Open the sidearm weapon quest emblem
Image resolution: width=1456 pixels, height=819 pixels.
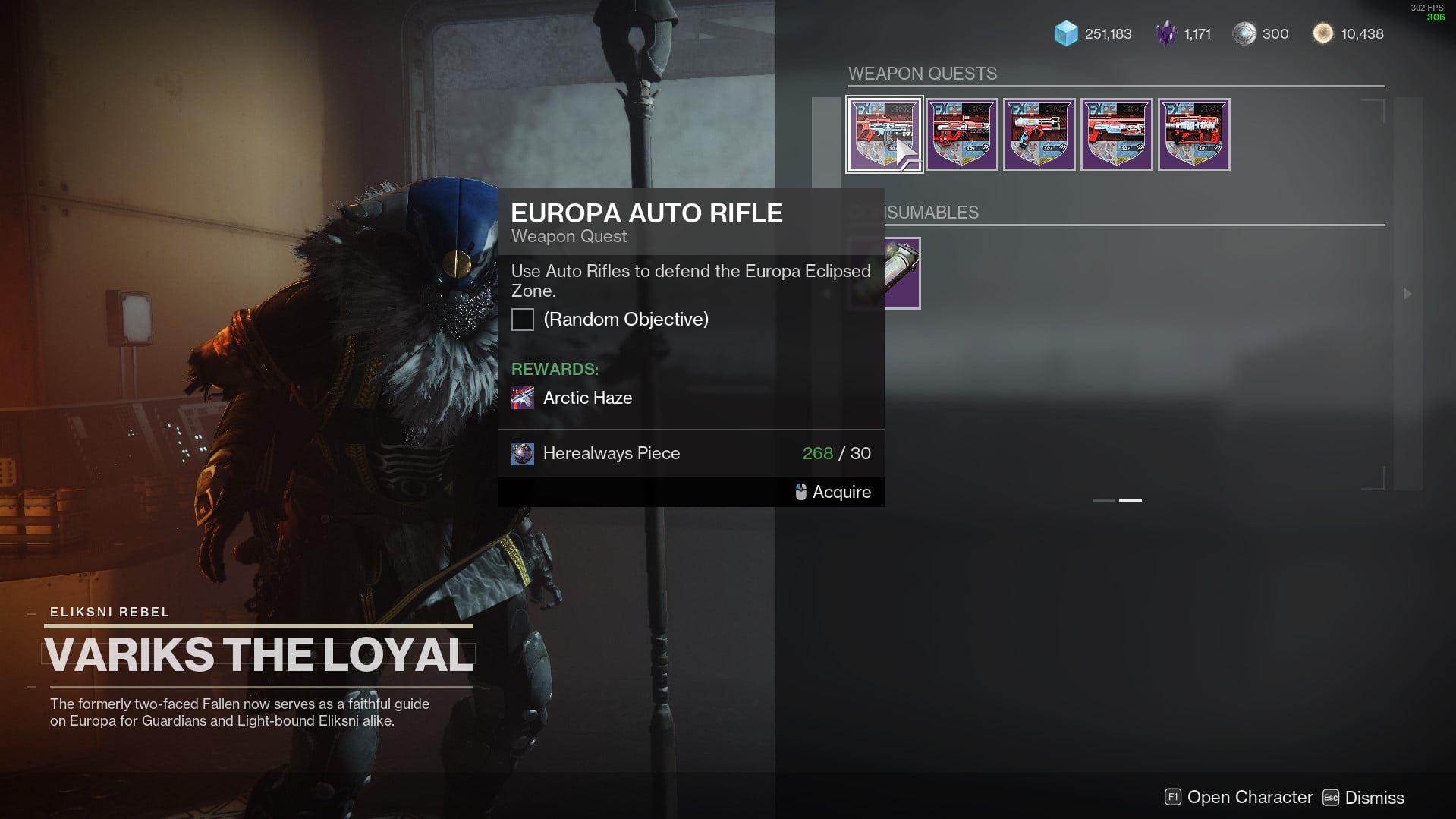pyautogui.click(x=1039, y=134)
